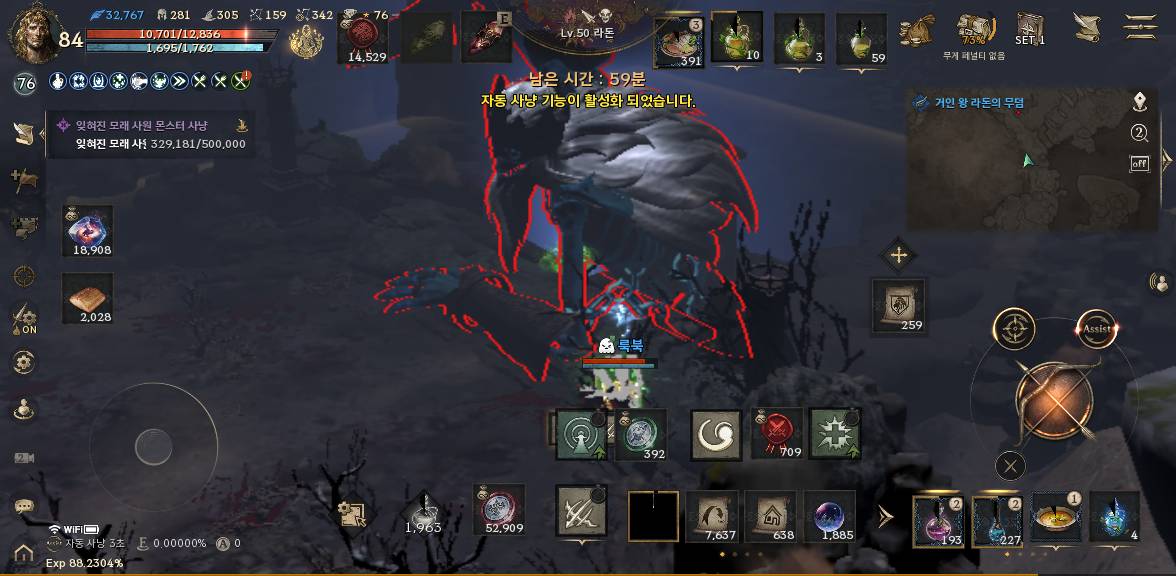Toggle the auto-settings ON icon in left sidebar
The width and height of the screenshot is (1176, 576).
24,320
